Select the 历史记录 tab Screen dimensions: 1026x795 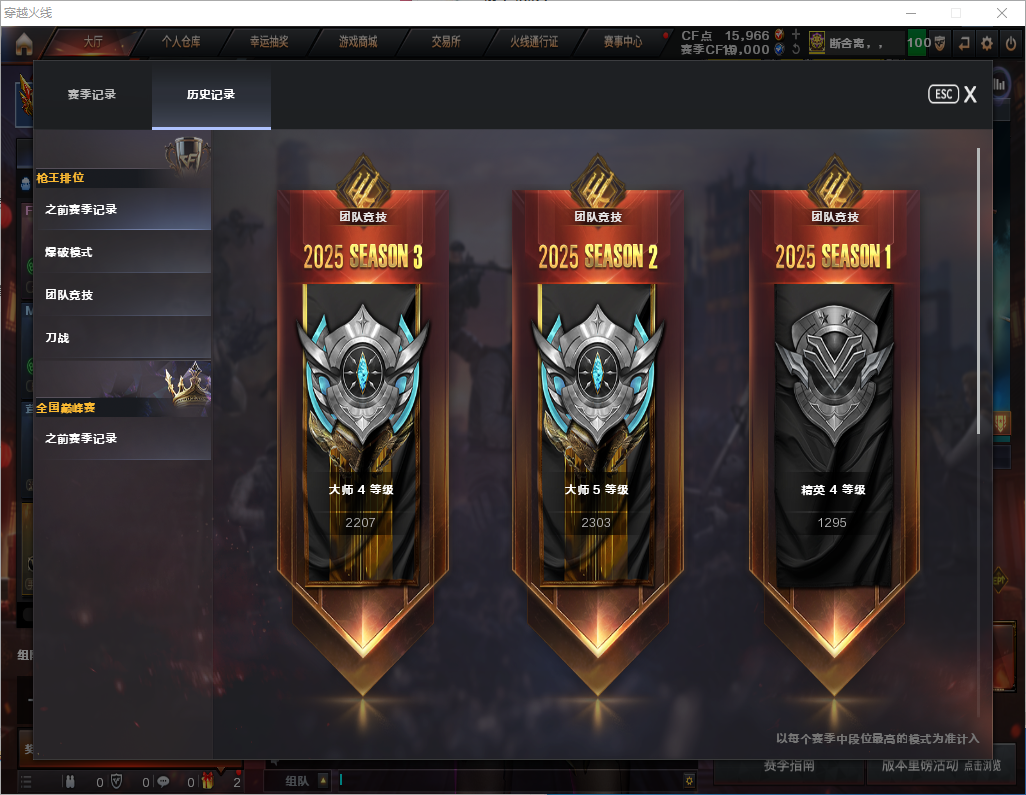coord(211,95)
